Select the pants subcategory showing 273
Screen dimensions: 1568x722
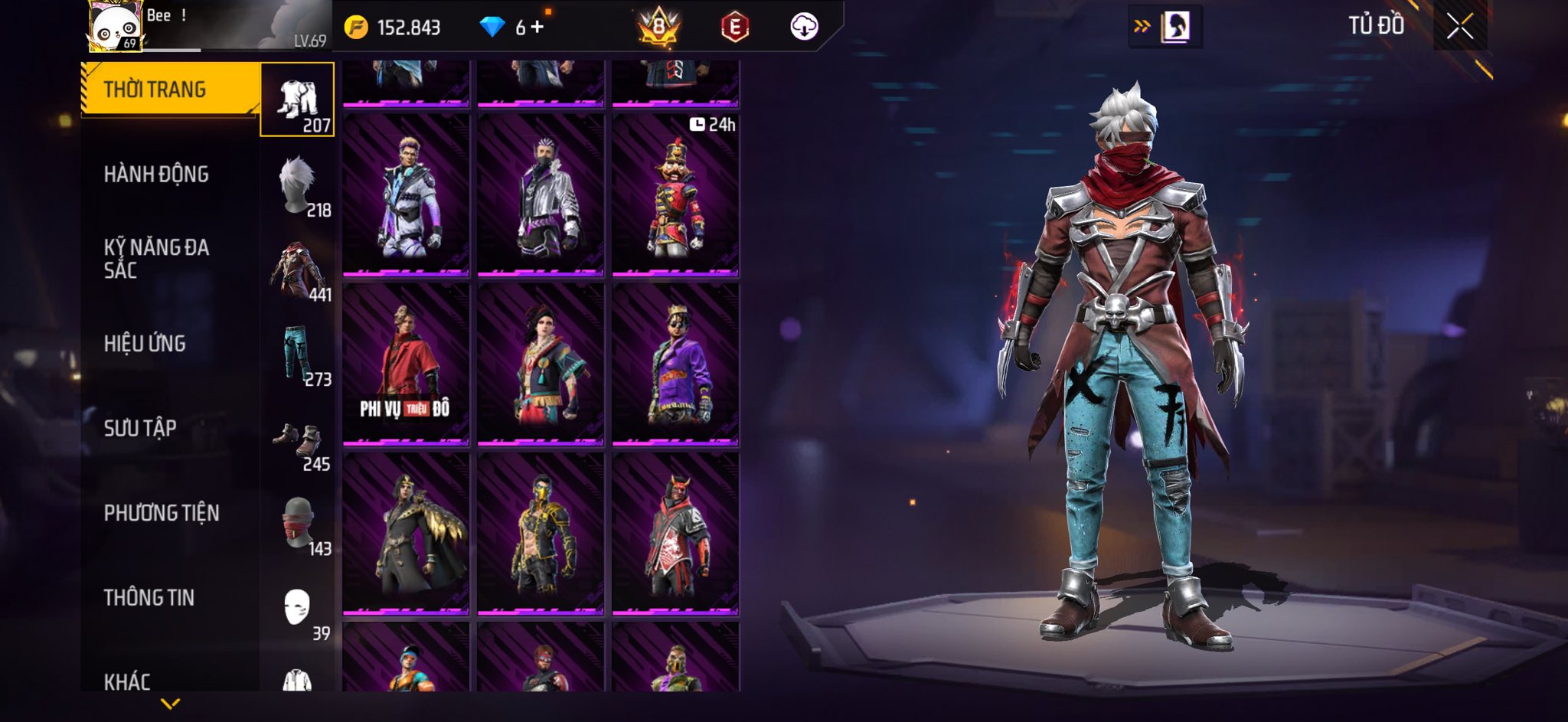coord(298,354)
